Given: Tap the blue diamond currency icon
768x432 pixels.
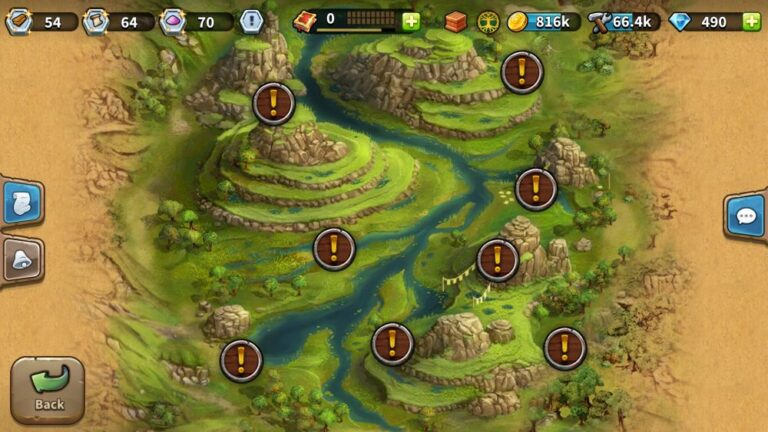Looking at the screenshot, I should 680,21.
